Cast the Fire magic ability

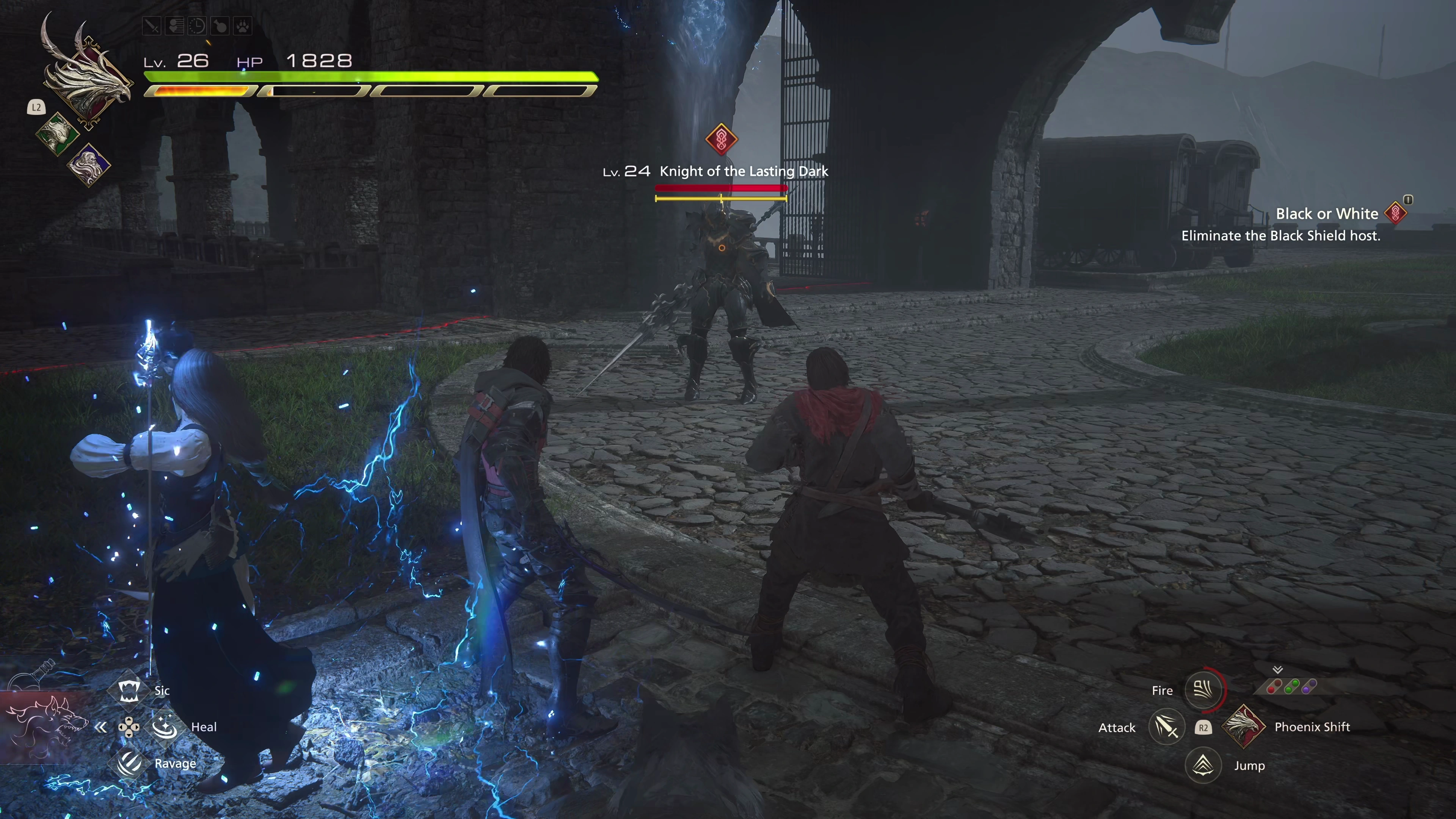click(1203, 690)
